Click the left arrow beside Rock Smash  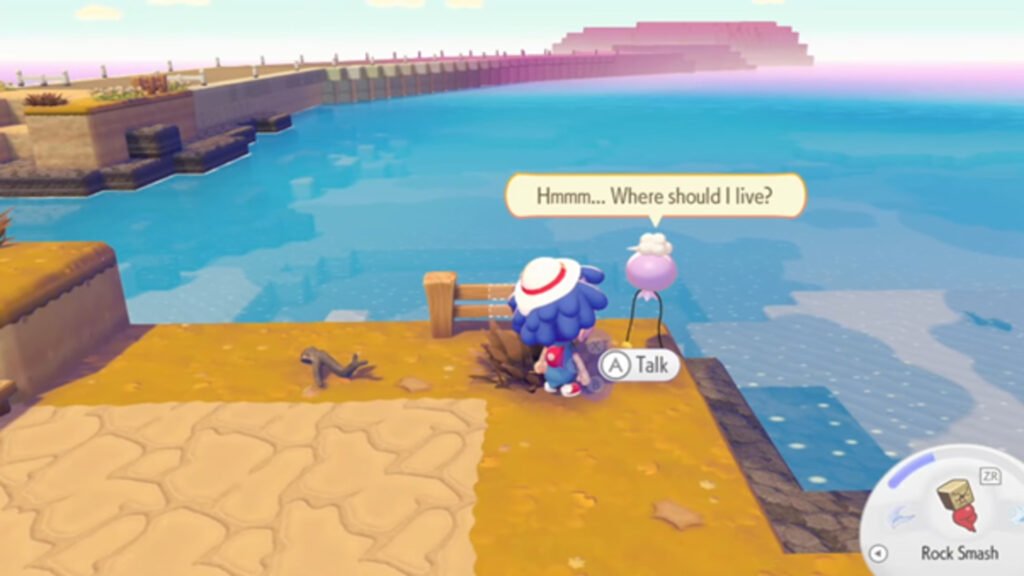(x=878, y=553)
